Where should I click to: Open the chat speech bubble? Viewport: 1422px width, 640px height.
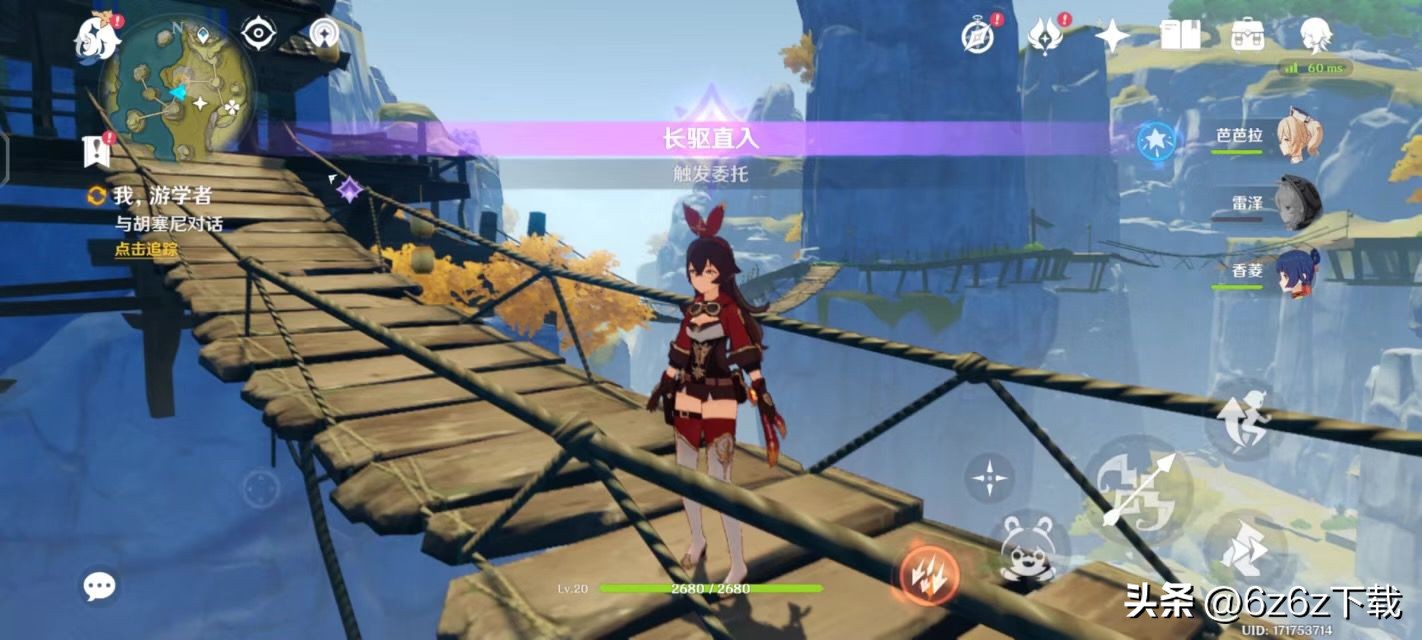[x=99, y=586]
